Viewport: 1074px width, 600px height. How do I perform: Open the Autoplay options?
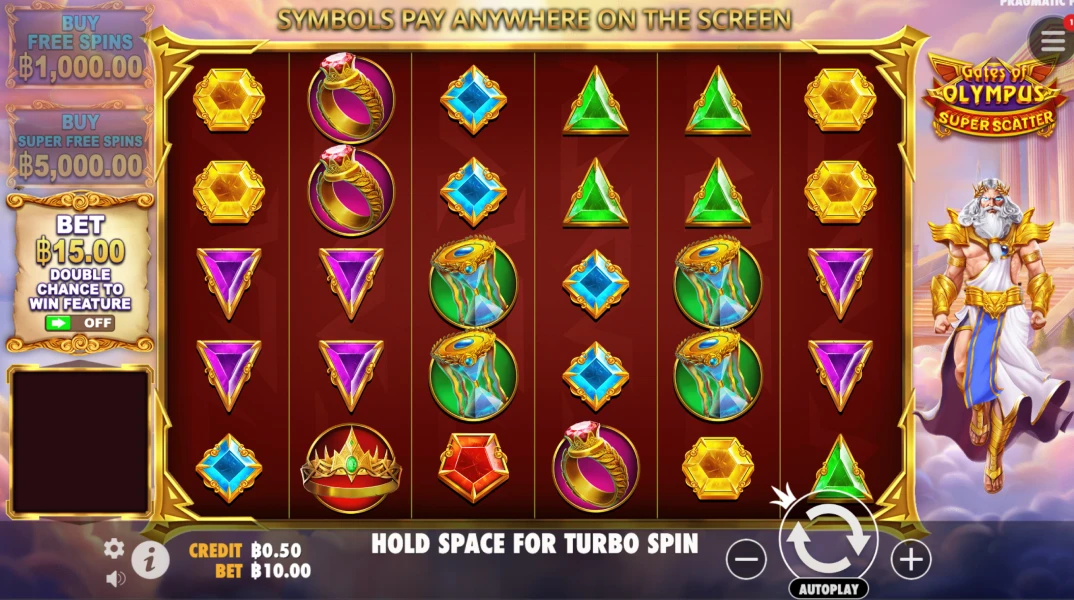[x=827, y=589]
